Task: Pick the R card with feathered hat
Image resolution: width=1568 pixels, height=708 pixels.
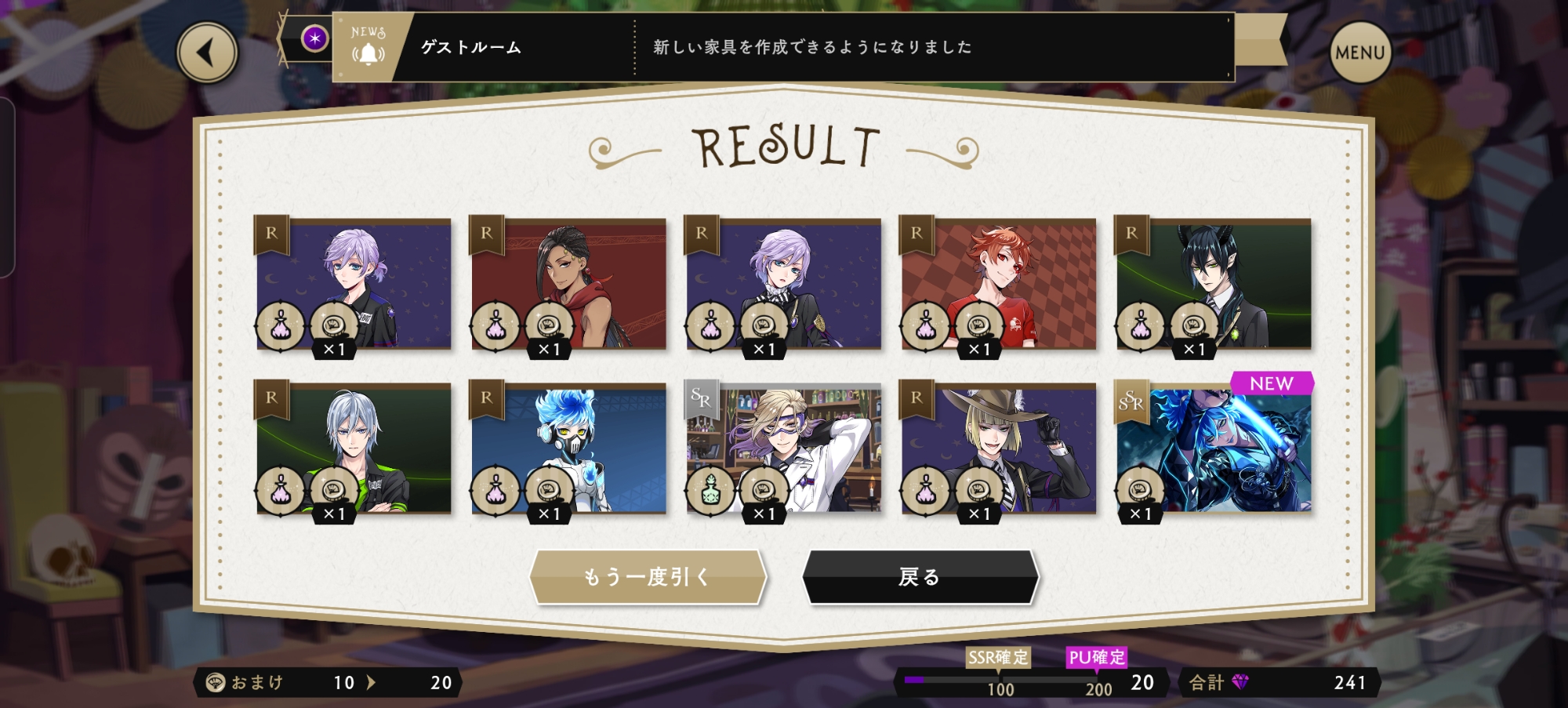Action: [998, 448]
